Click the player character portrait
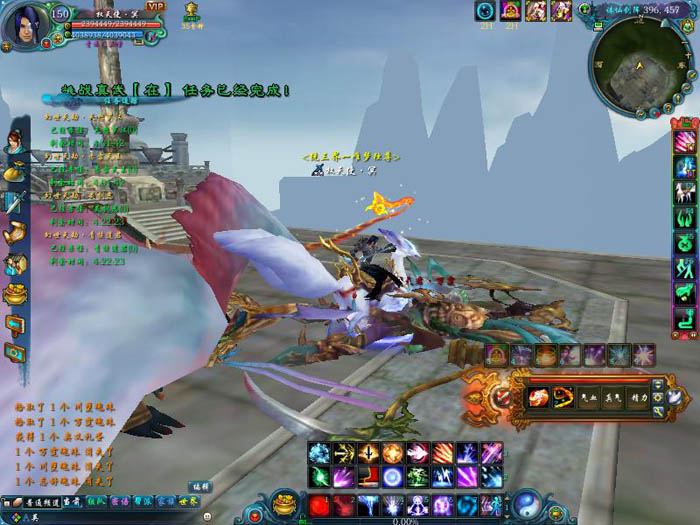 [x=23, y=24]
